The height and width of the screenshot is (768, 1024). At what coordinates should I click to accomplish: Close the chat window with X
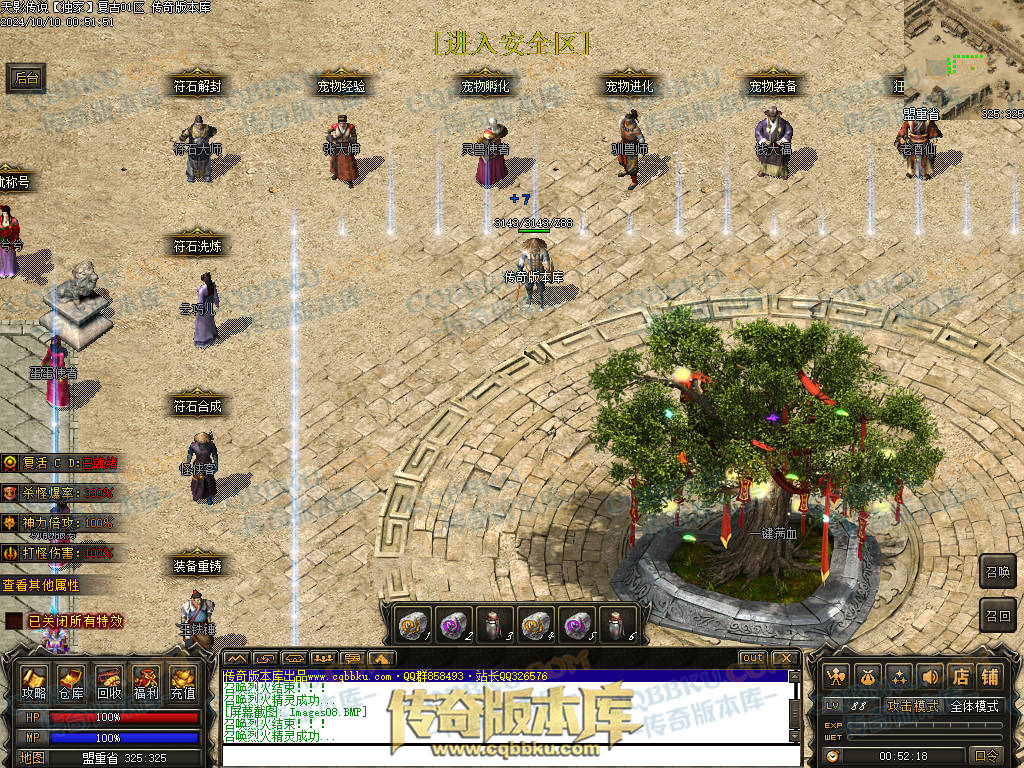pyautogui.click(x=785, y=658)
